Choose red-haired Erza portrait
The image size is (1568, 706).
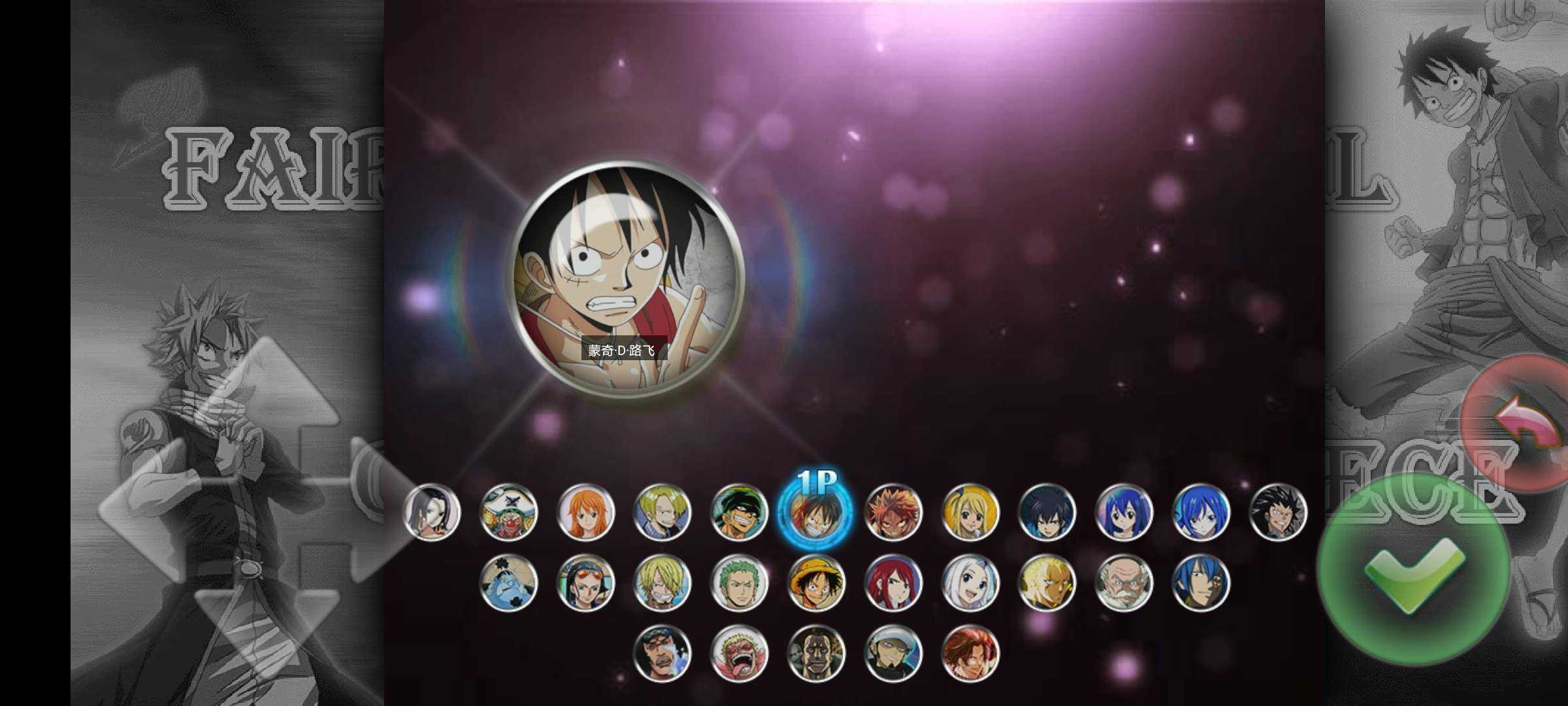(892, 582)
